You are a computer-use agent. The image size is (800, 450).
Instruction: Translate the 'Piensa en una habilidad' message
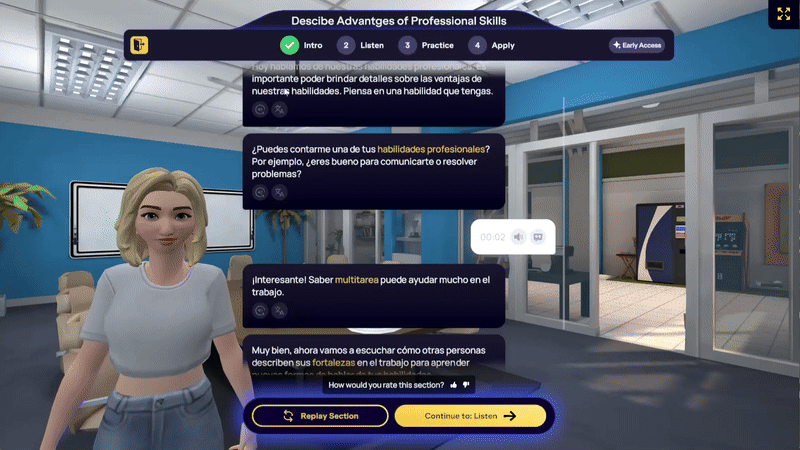279,109
